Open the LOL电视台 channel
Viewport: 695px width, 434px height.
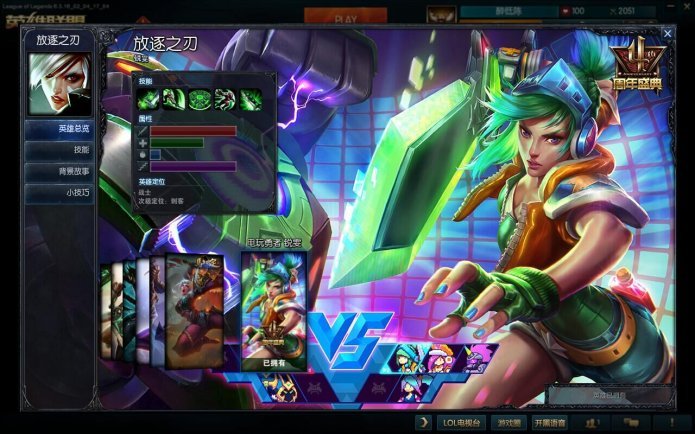pyautogui.click(x=463, y=423)
